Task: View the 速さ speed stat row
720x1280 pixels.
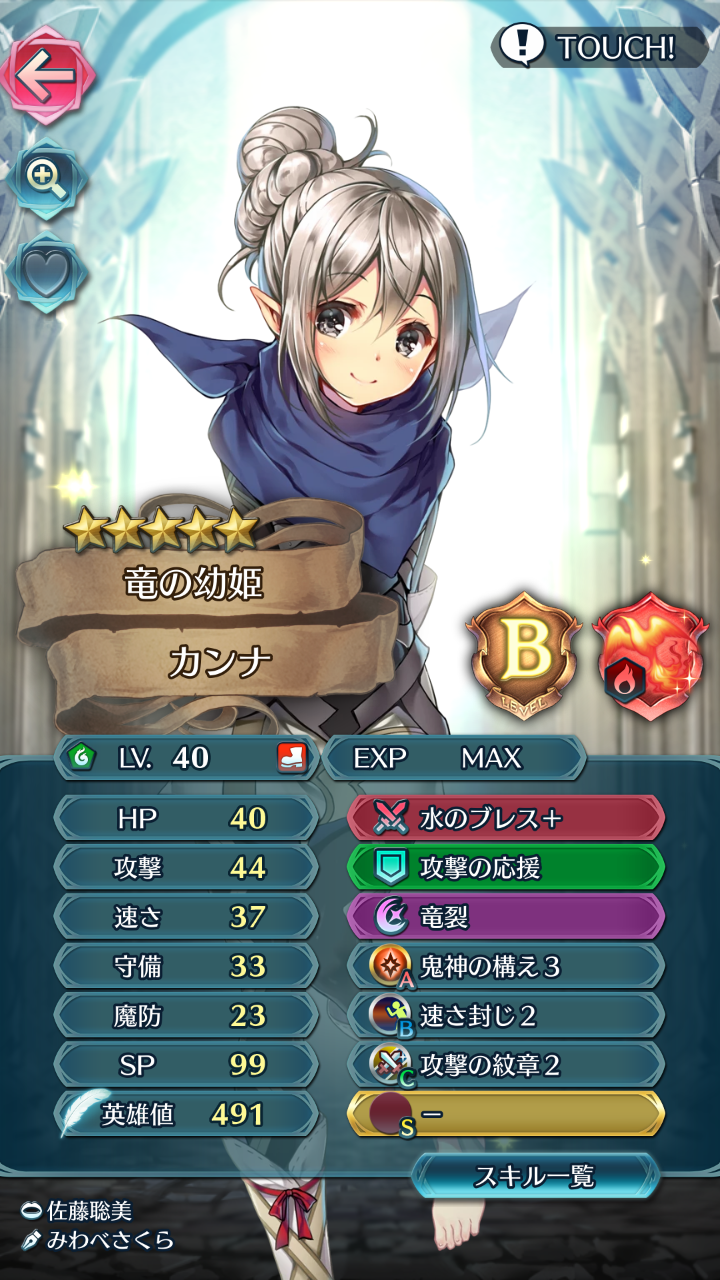Action: (x=186, y=917)
